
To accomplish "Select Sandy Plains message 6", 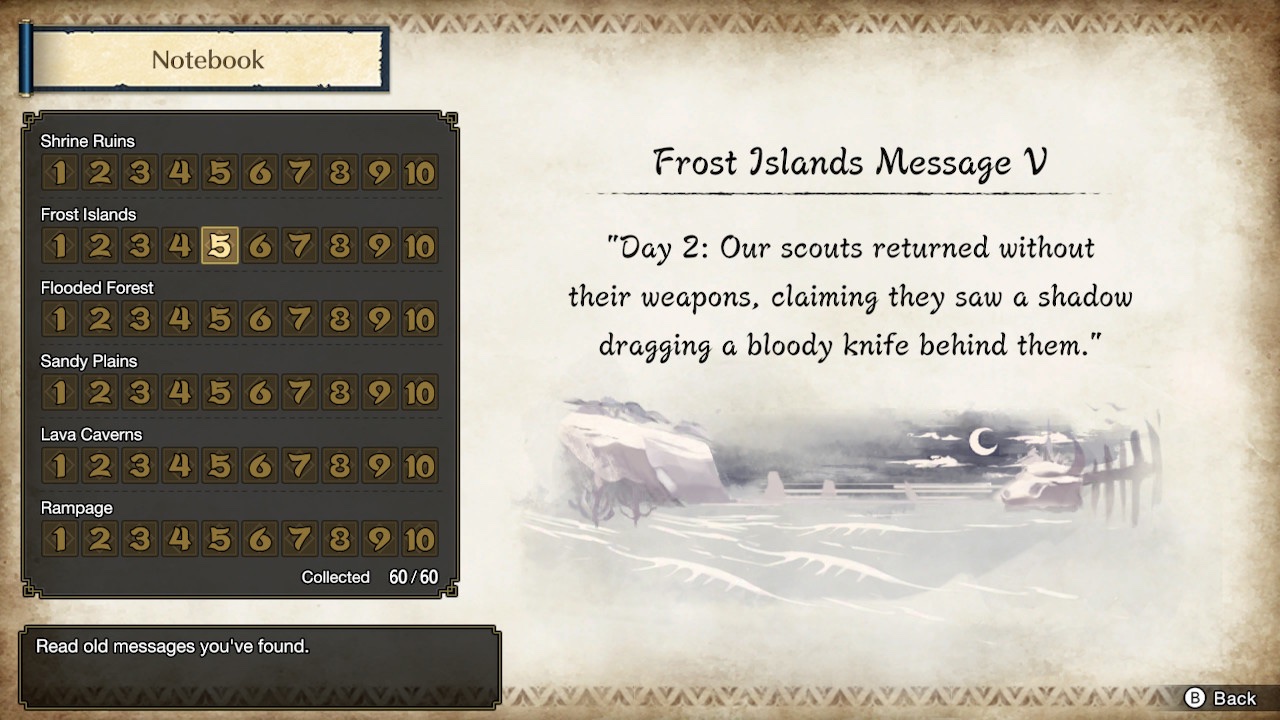I will pyautogui.click(x=259, y=392).
